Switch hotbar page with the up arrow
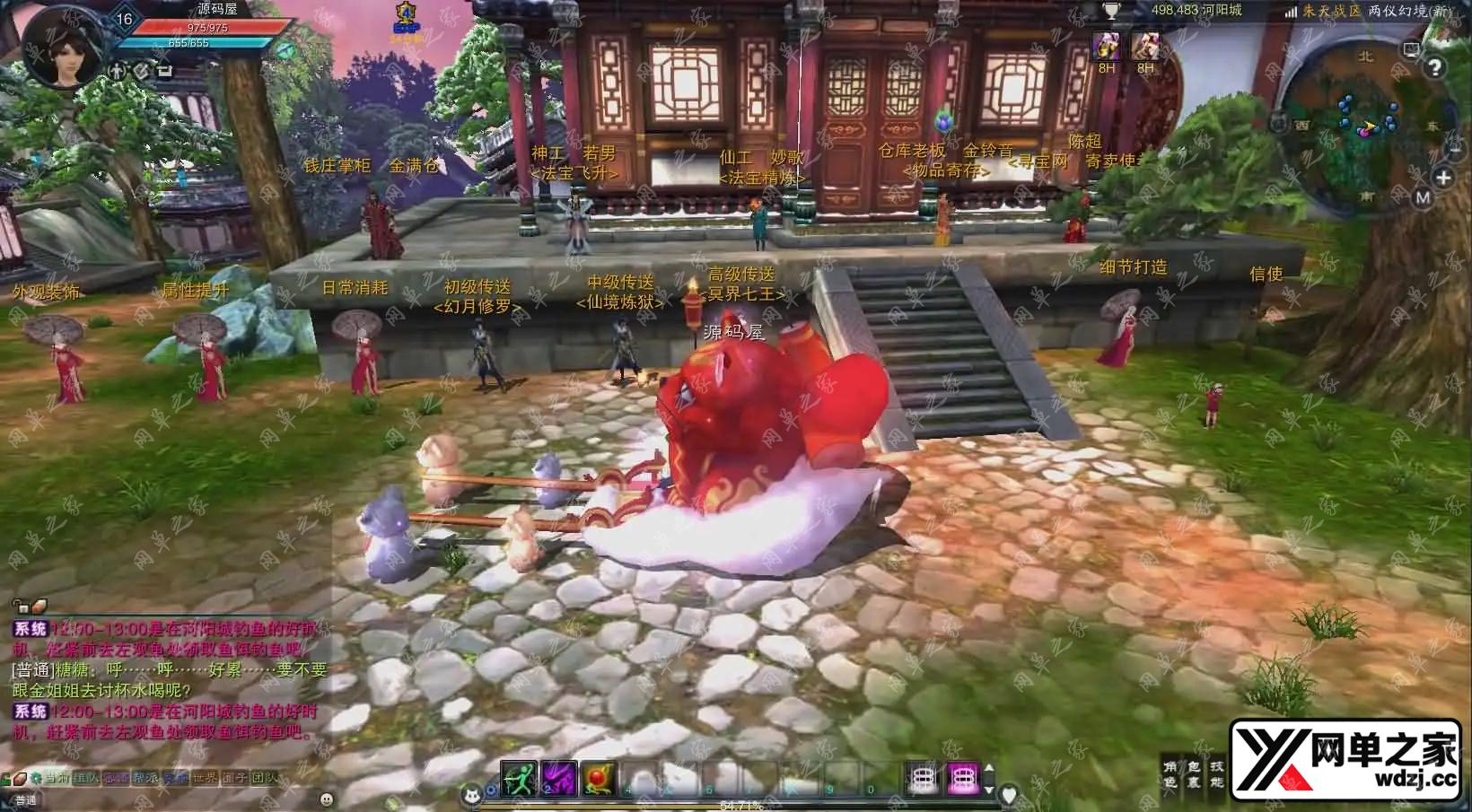Screen dimensions: 1472x812 coord(989,769)
